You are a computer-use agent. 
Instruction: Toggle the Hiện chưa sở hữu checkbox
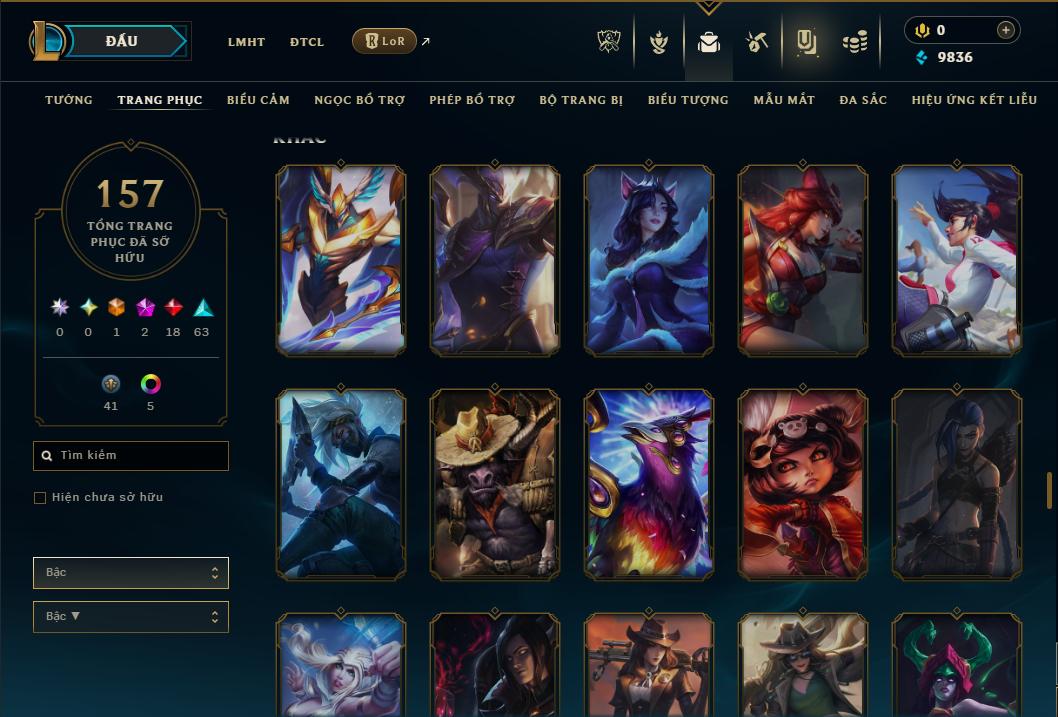click(40, 498)
